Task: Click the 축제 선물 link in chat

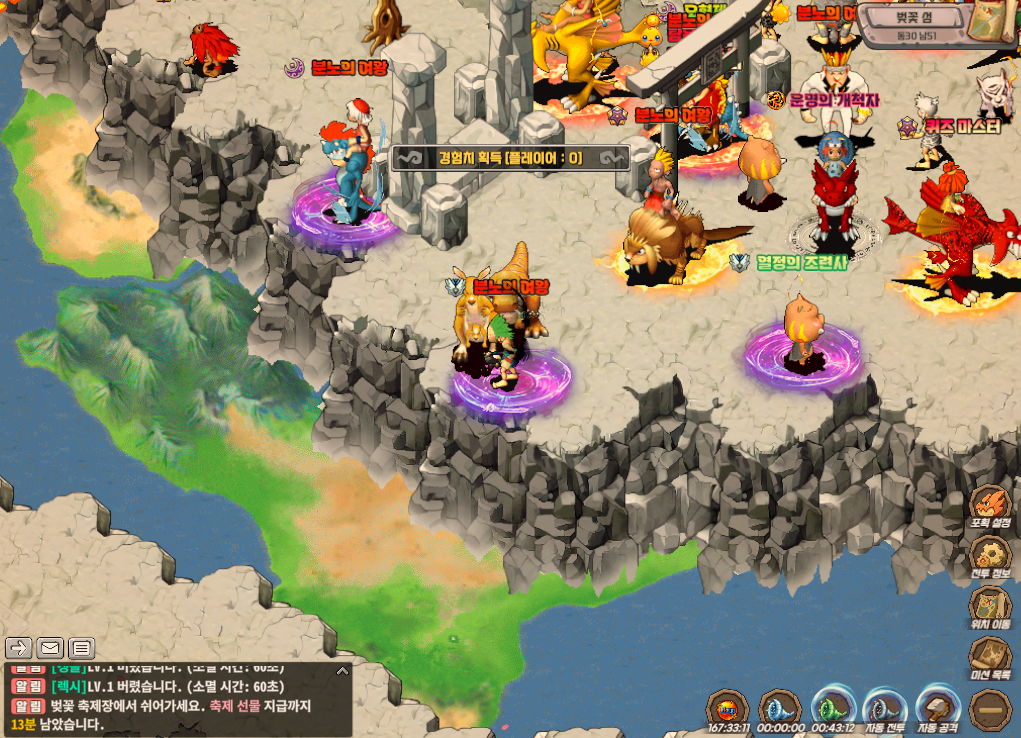Action: click(235, 705)
